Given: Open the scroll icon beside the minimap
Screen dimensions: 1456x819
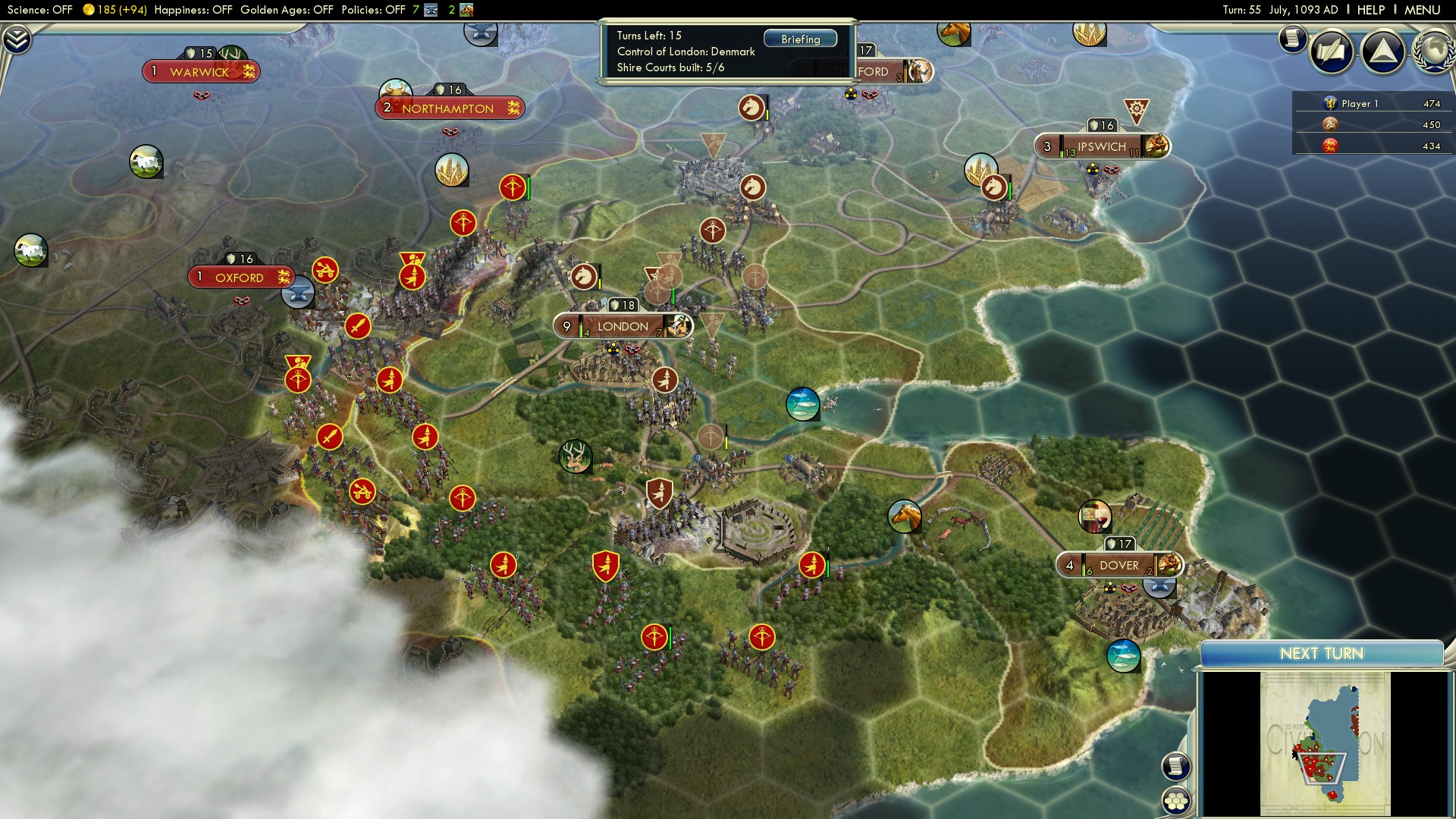Looking at the screenshot, I should (1175, 765).
